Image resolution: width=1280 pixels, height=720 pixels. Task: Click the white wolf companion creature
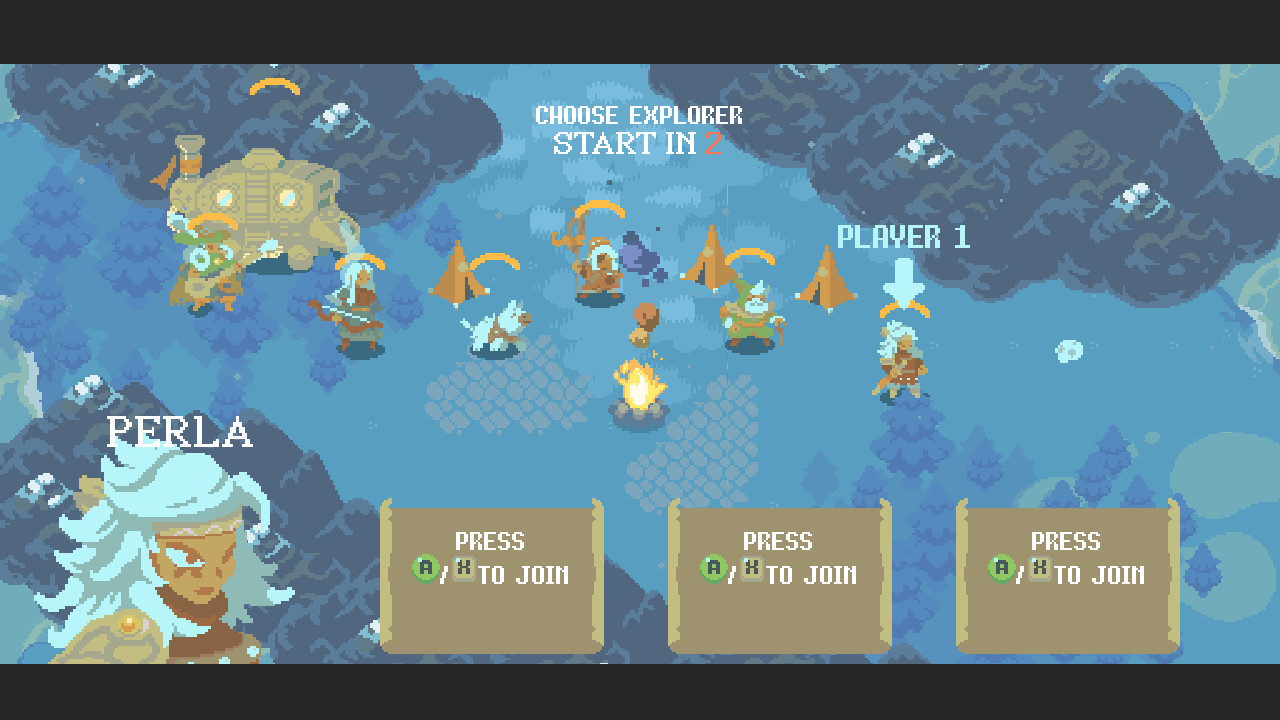(x=496, y=325)
